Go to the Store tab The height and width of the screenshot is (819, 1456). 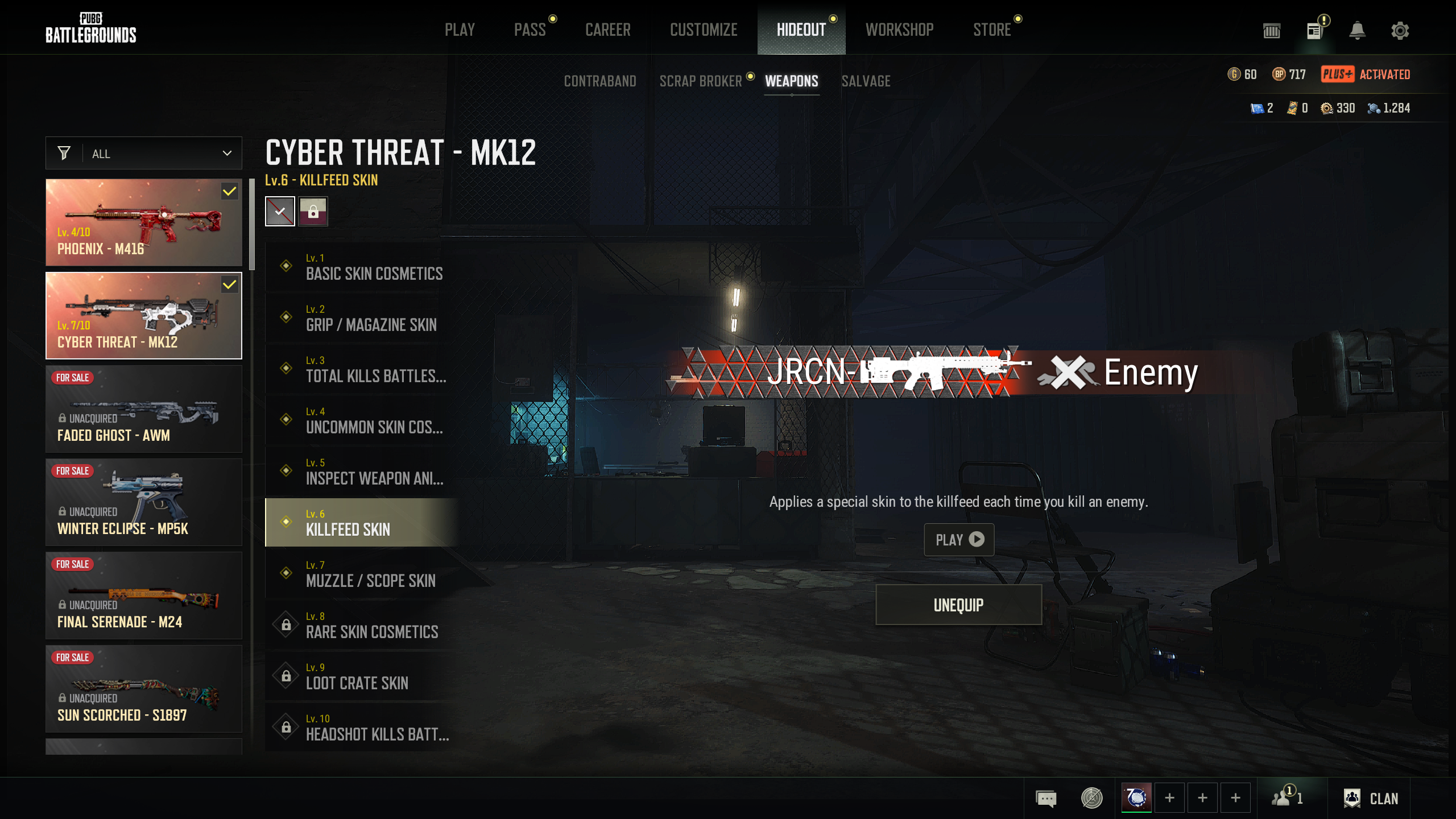992,30
